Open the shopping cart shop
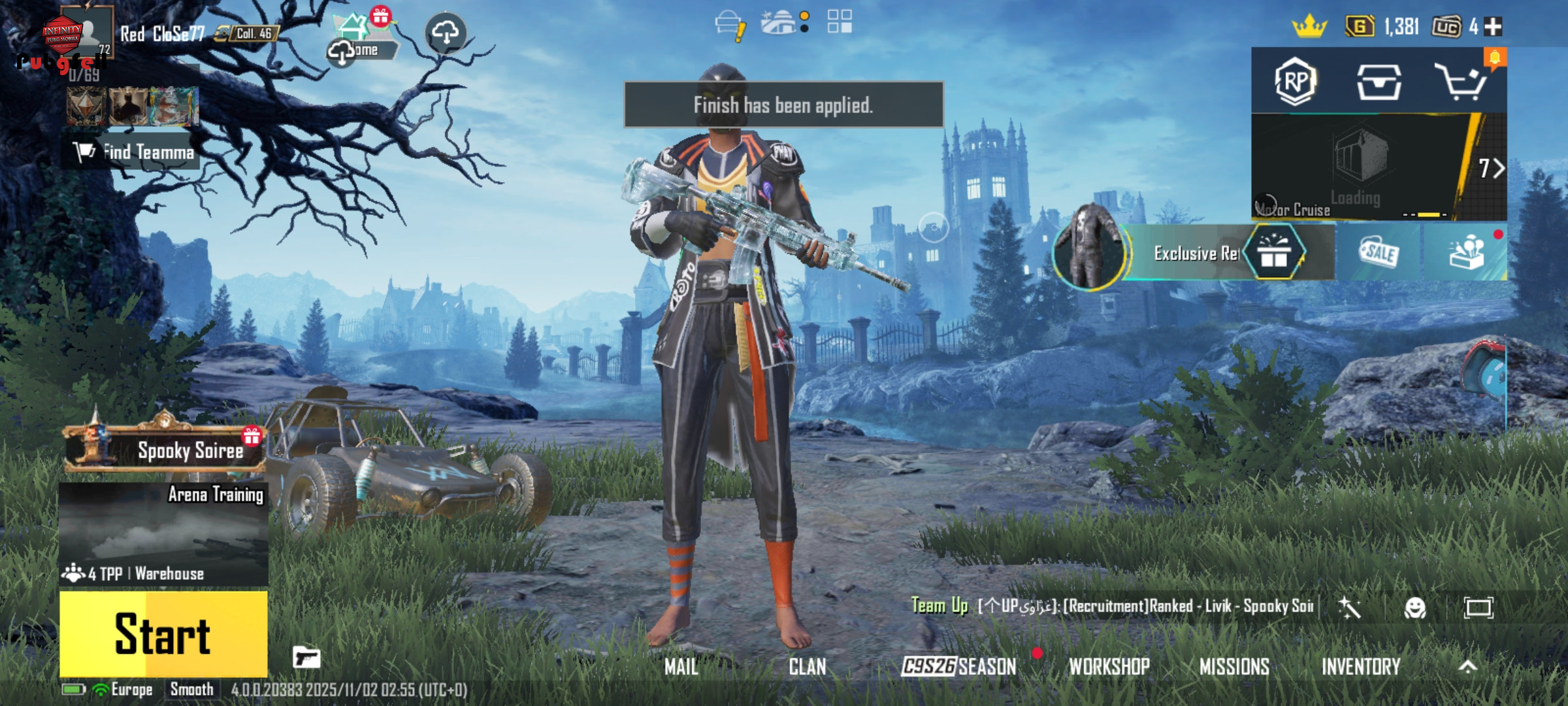 tap(1461, 82)
